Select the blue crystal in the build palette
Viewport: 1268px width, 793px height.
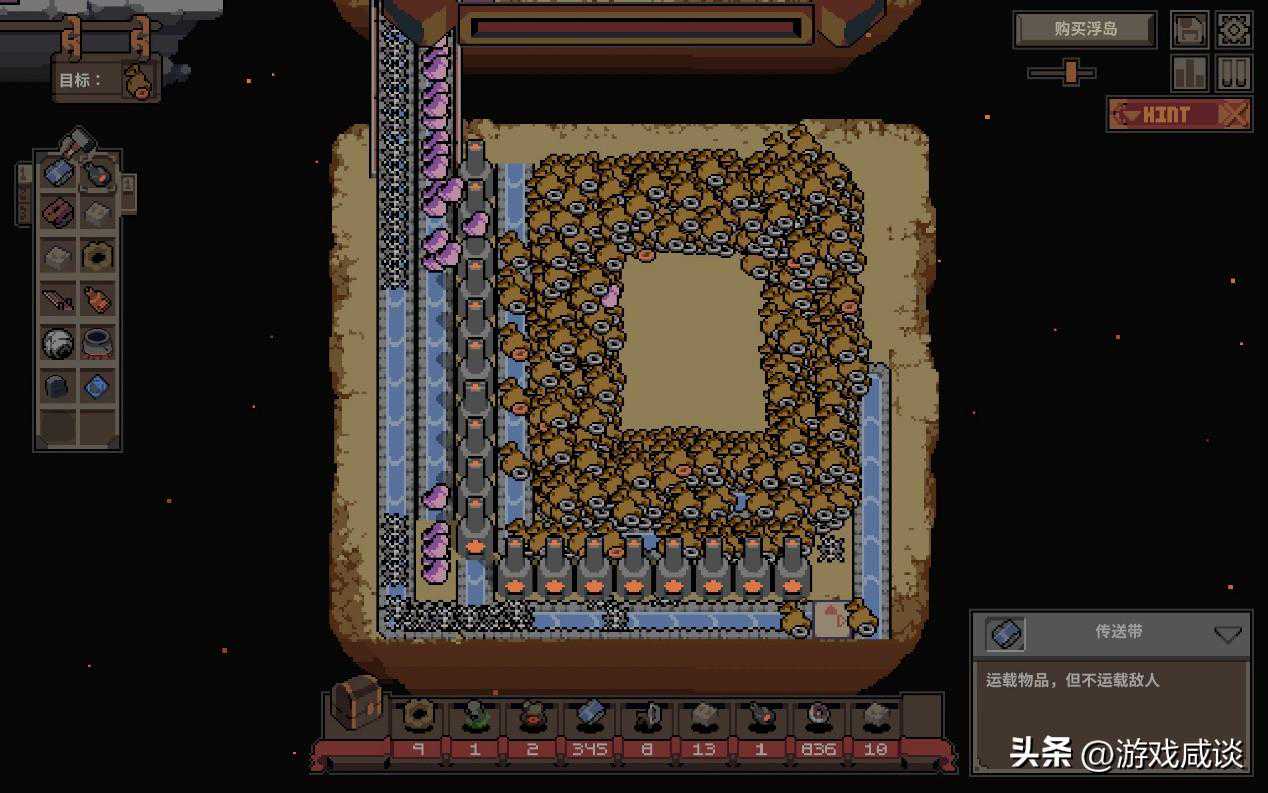pos(97,385)
